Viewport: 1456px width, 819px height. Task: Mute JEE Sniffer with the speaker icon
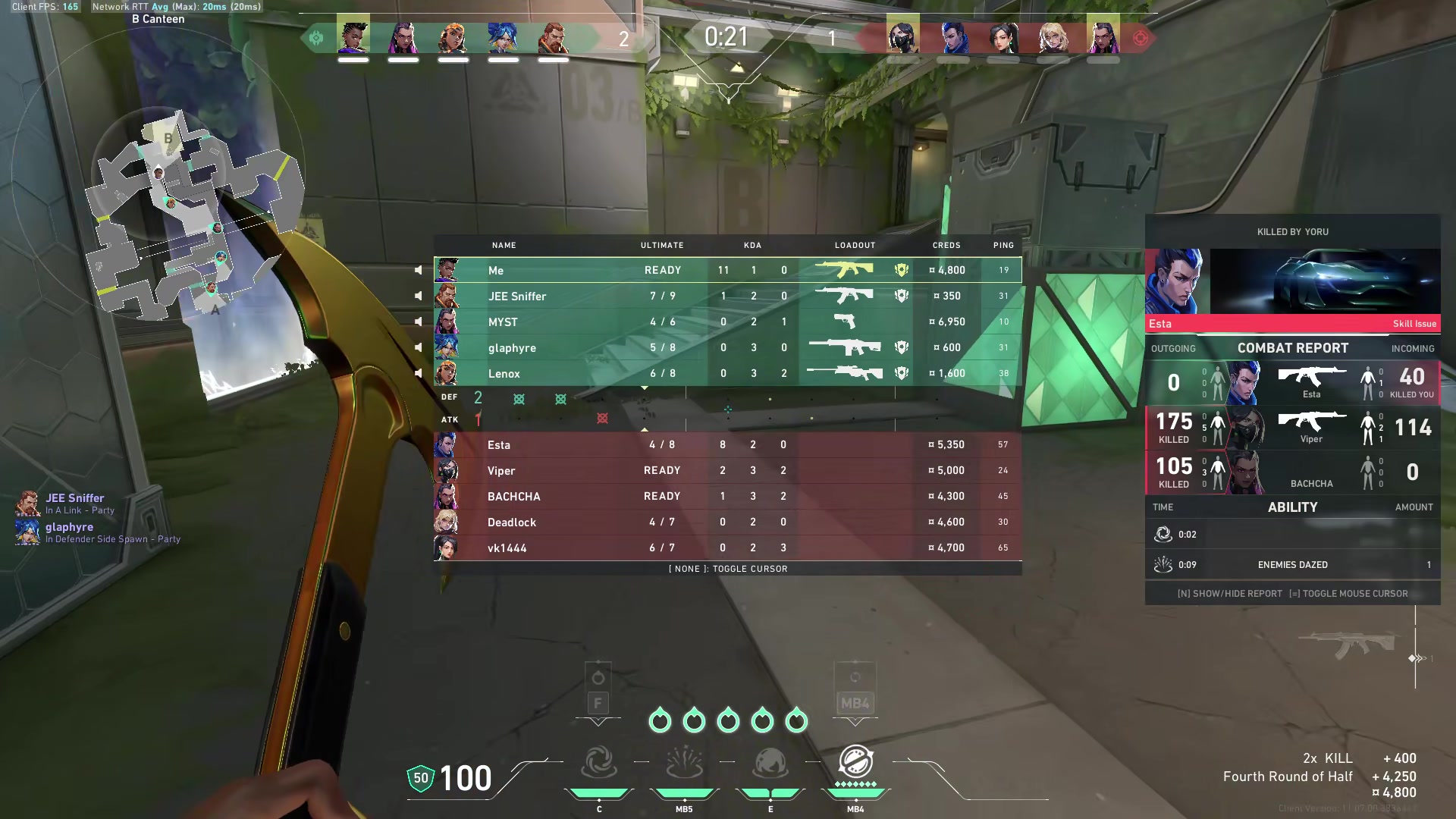tap(418, 296)
